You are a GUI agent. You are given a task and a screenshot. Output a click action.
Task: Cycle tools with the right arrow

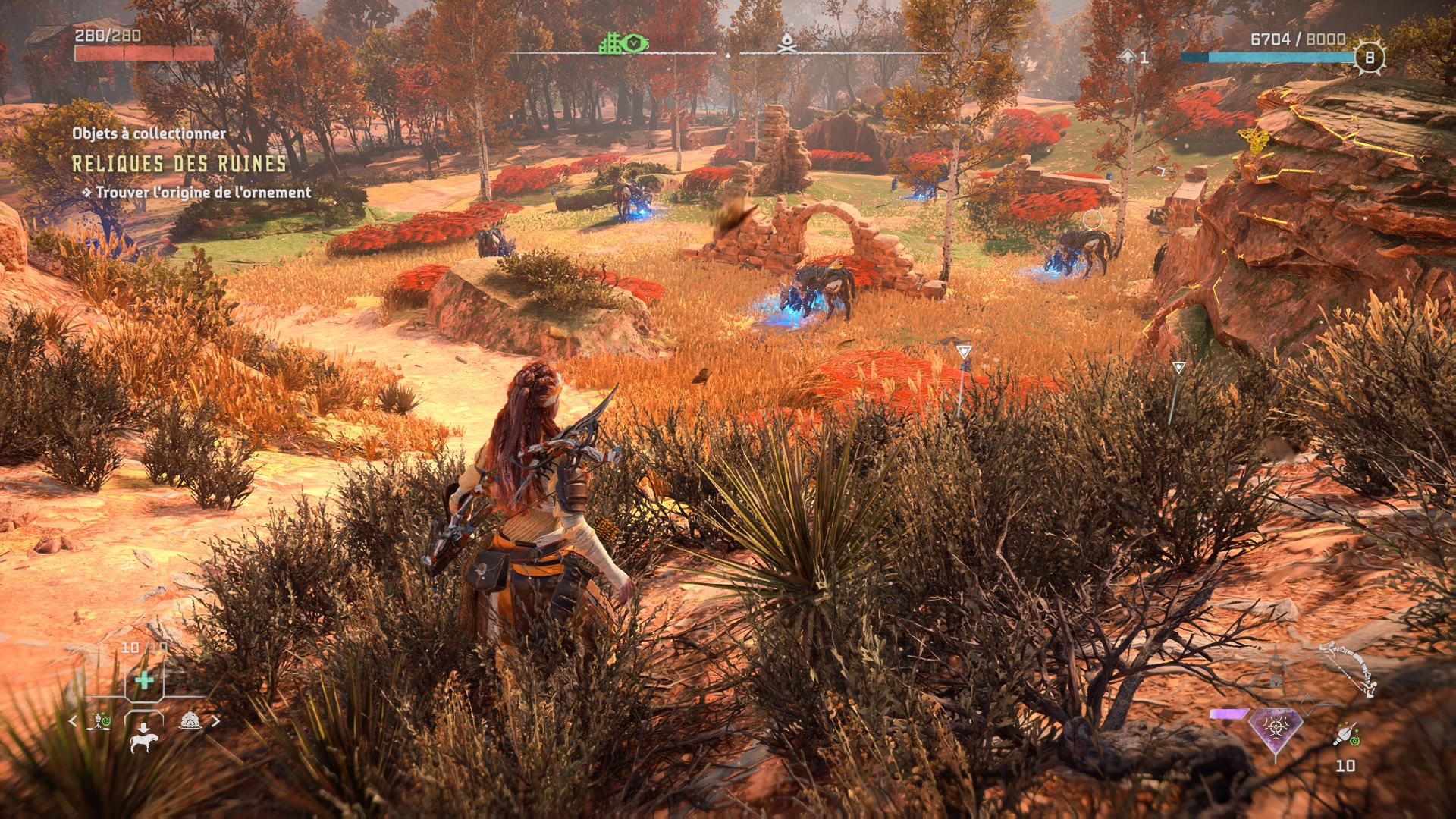click(216, 721)
